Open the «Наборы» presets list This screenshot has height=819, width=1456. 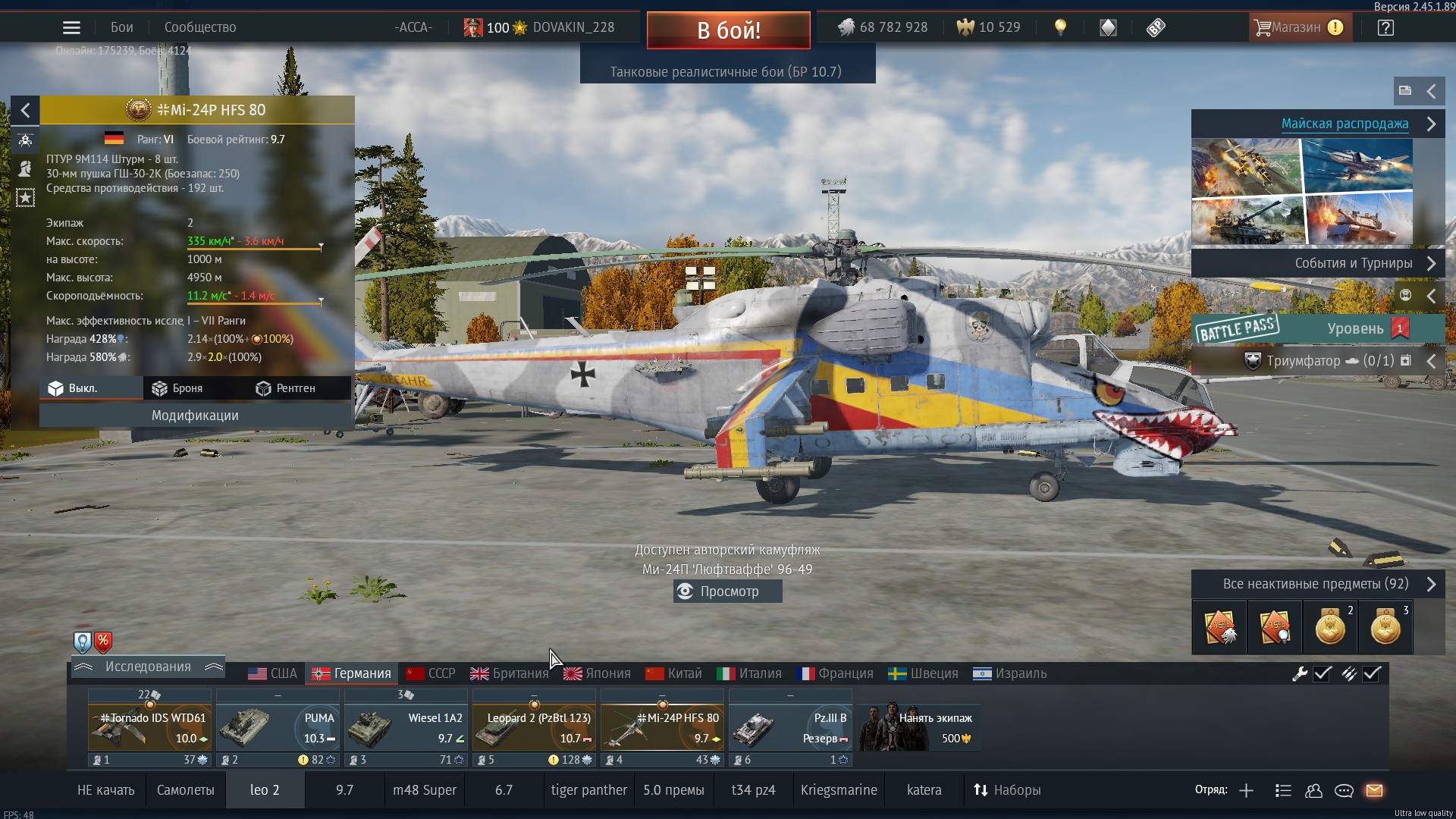click(x=1007, y=790)
